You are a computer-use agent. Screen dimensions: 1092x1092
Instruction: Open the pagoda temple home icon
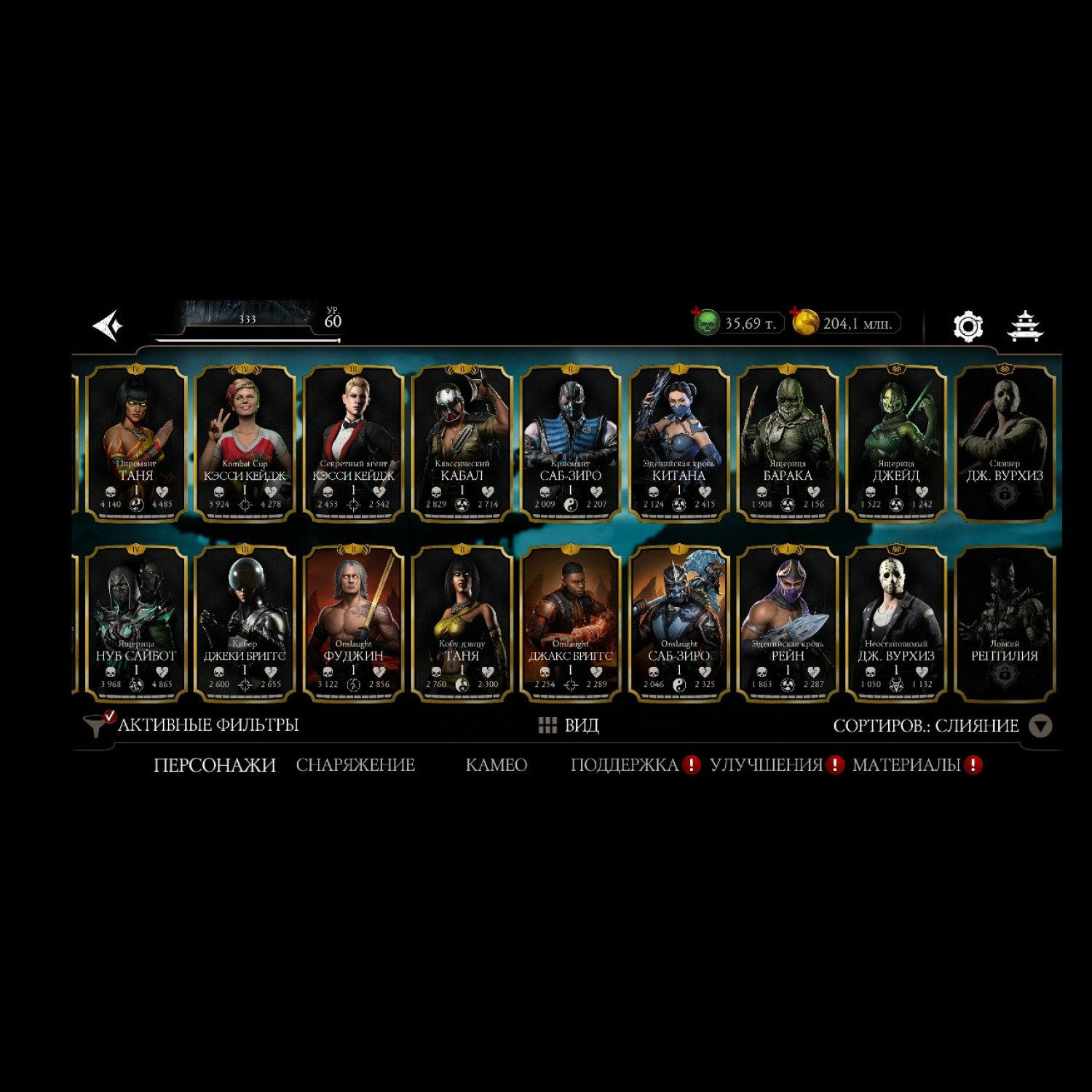pos(1025,325)
